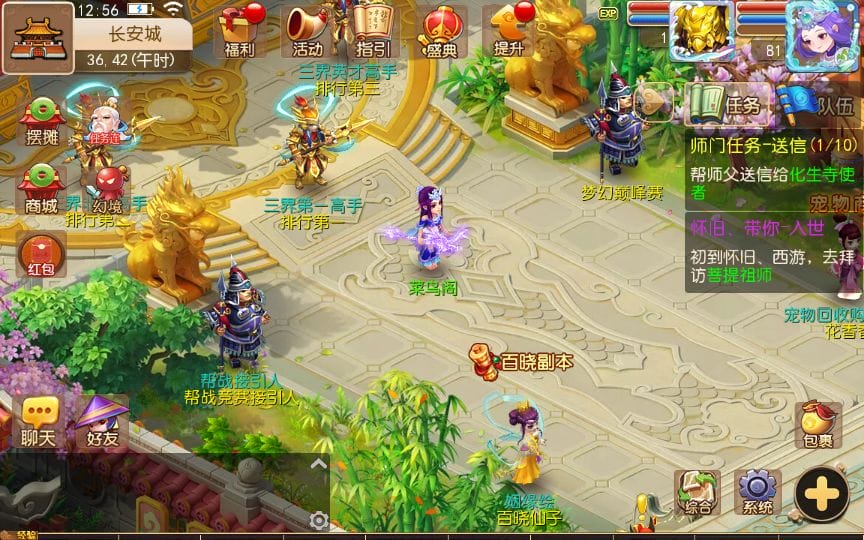Image resolution: width=864 pixels, height=540 pixels.
Task: Select the 怀旧、带你-入世 quest entry
Action: tap(760, 250)
